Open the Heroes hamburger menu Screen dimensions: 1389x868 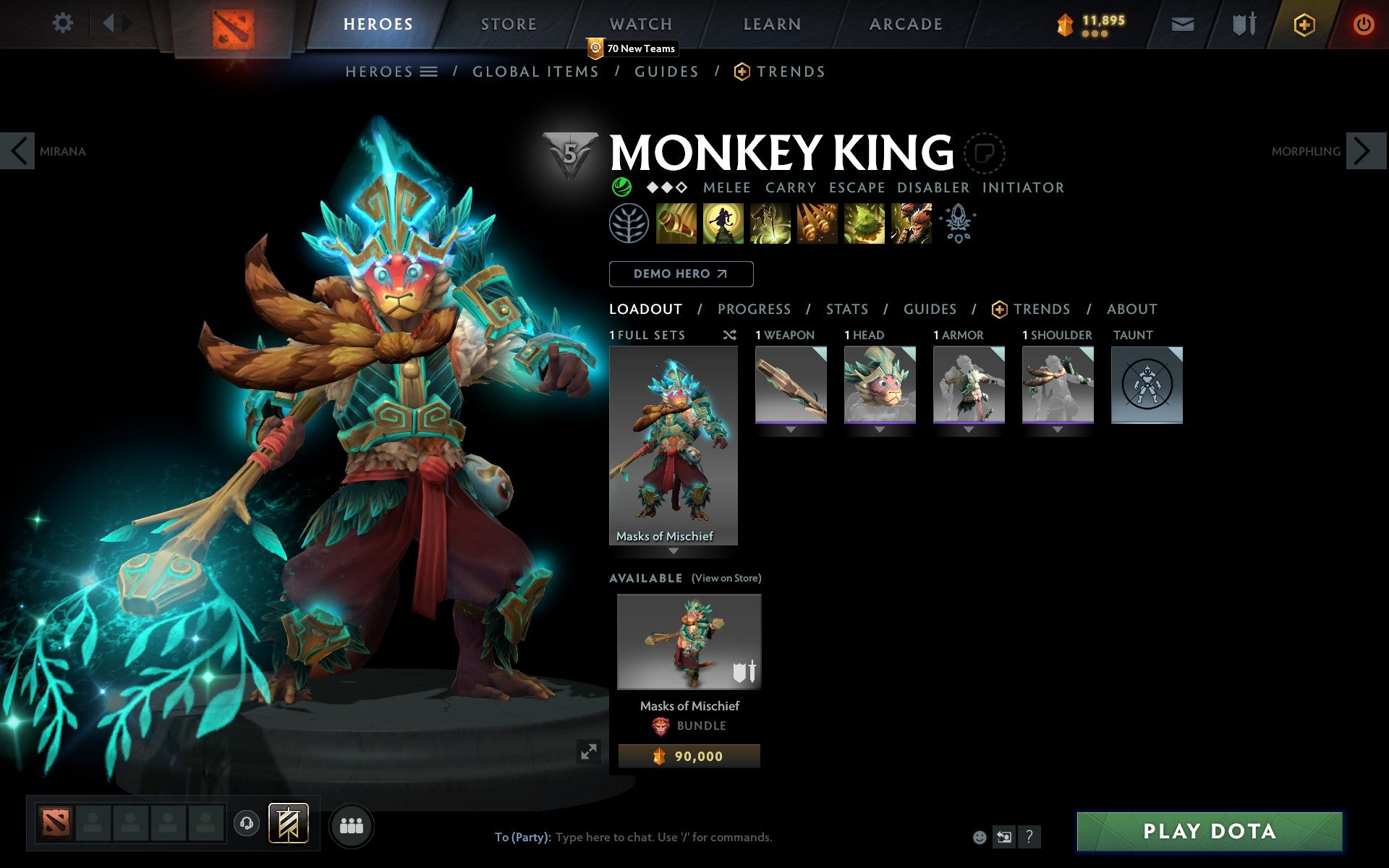(429, 72)
